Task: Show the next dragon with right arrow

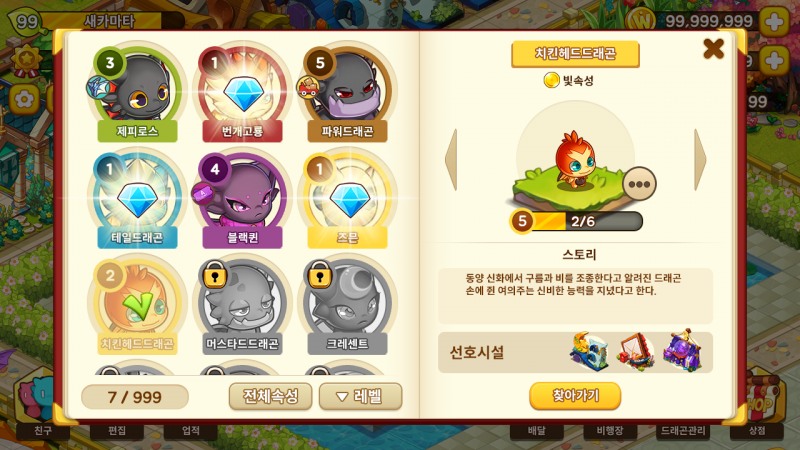Action: [x=700, y=160]
